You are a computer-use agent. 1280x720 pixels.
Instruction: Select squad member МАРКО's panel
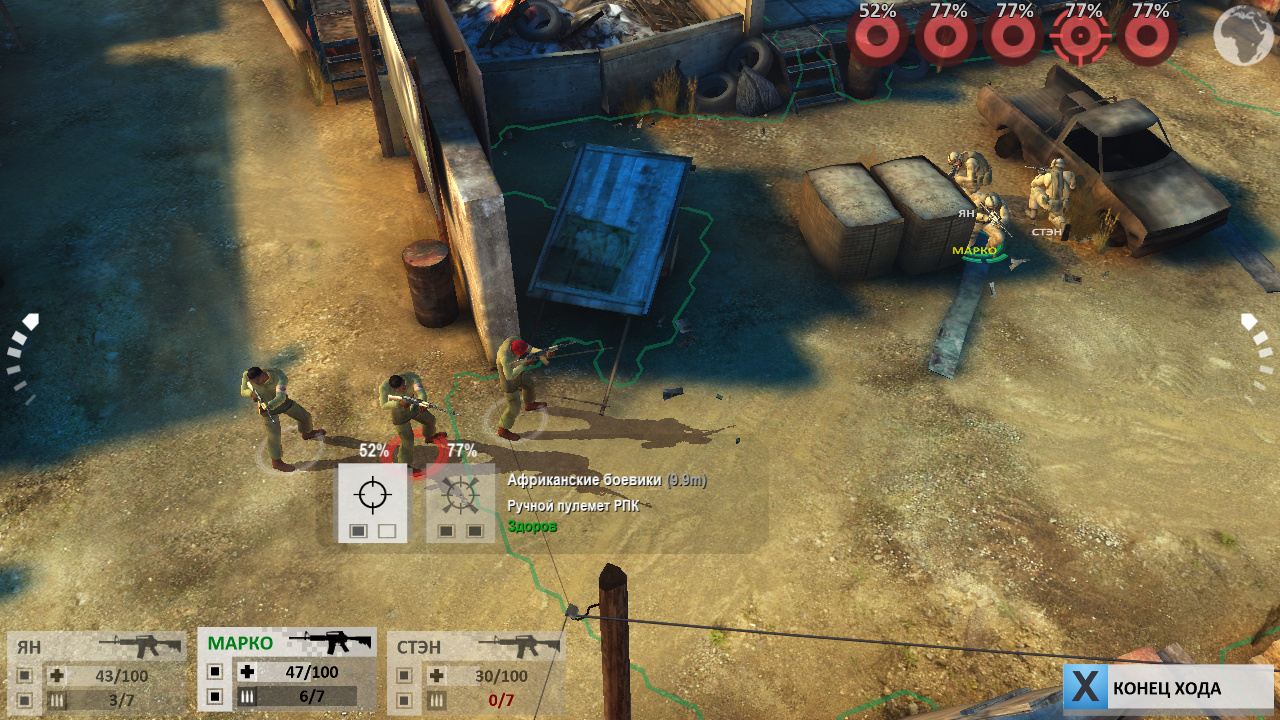[287, 670]
